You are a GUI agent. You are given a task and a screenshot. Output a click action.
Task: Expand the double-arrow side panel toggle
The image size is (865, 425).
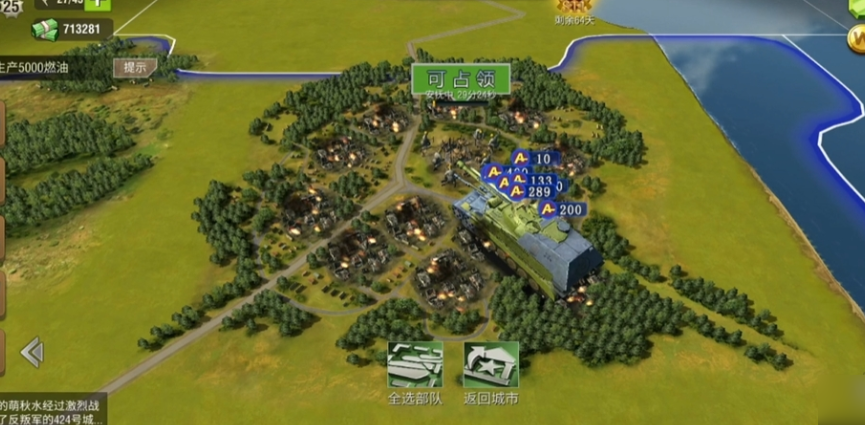tap(32, 351)
